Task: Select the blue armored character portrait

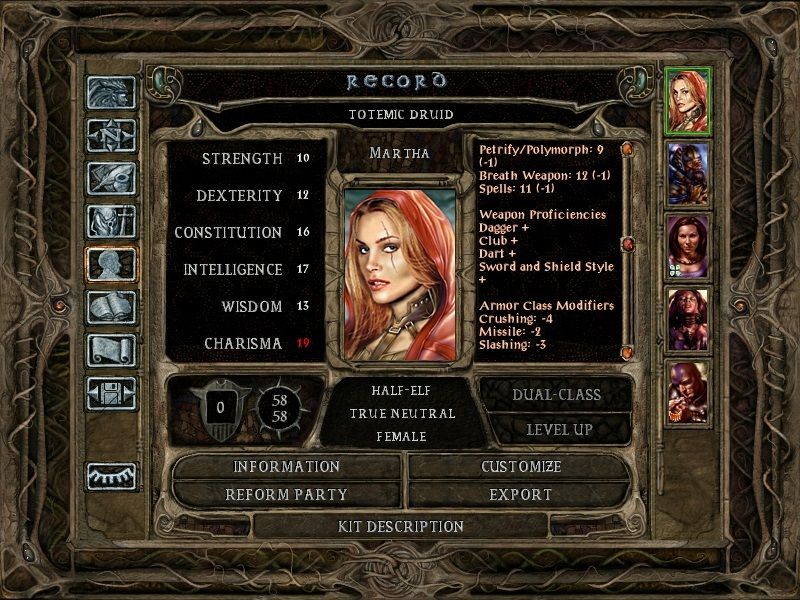Action: 687,173
